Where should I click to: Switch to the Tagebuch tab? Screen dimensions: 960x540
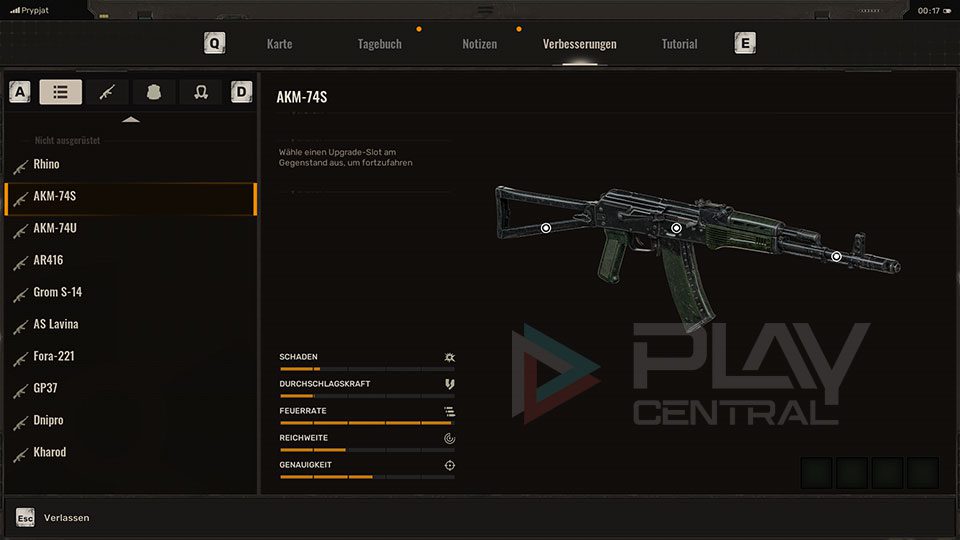click(x=379, y=44)
